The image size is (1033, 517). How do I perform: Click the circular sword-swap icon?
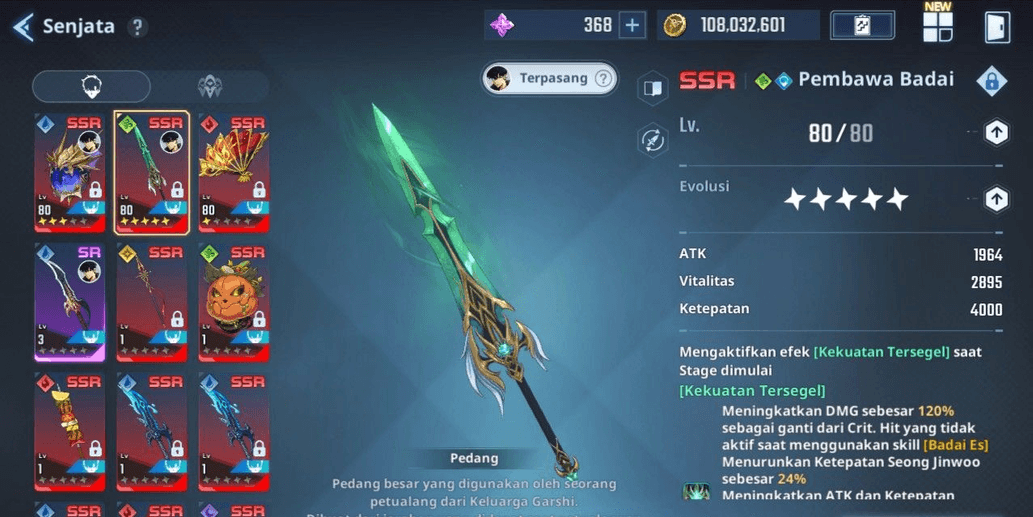[x=653, y=139]
